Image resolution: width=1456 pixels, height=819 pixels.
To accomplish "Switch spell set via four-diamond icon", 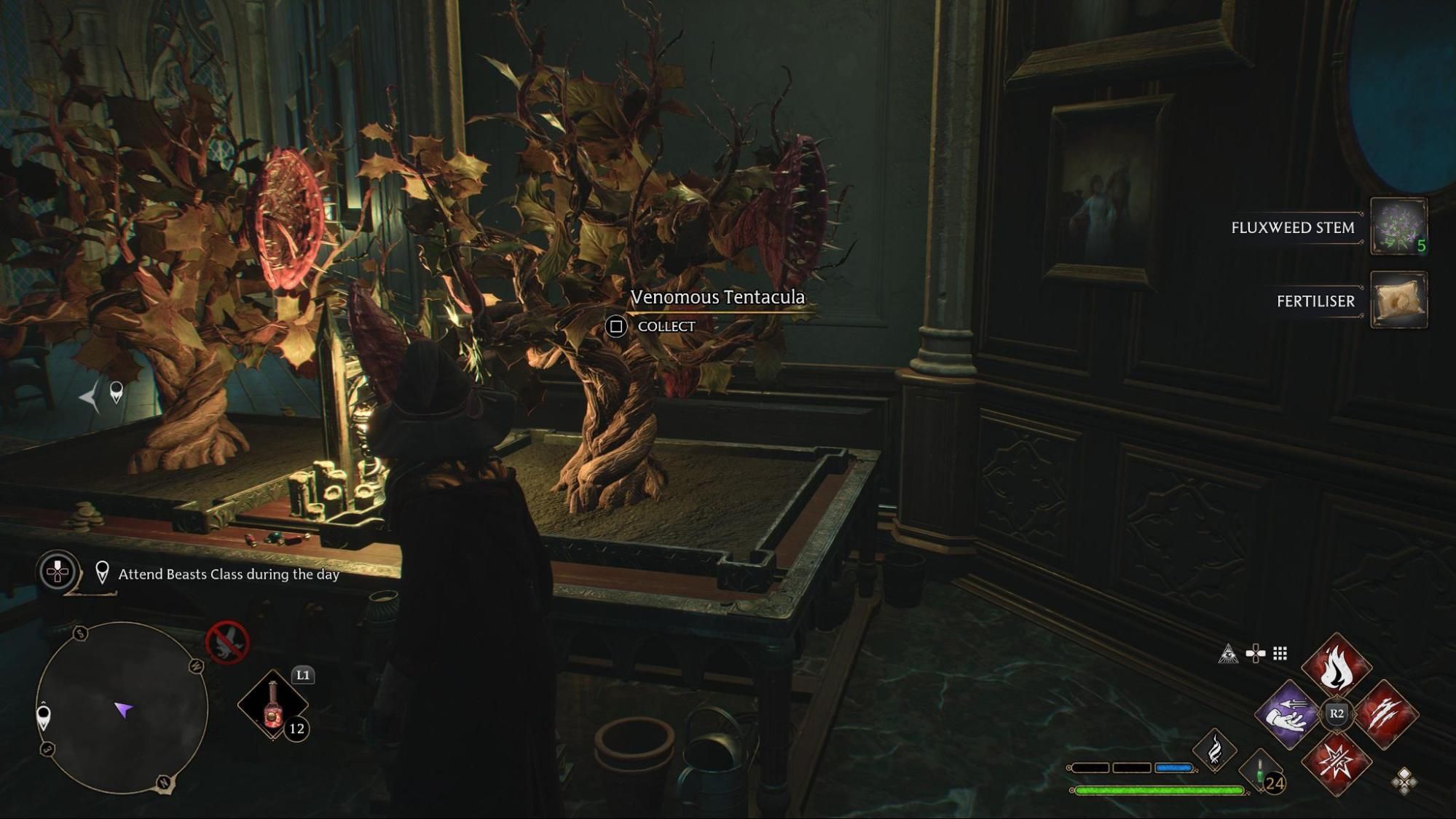I will (x=1404, y=782).
